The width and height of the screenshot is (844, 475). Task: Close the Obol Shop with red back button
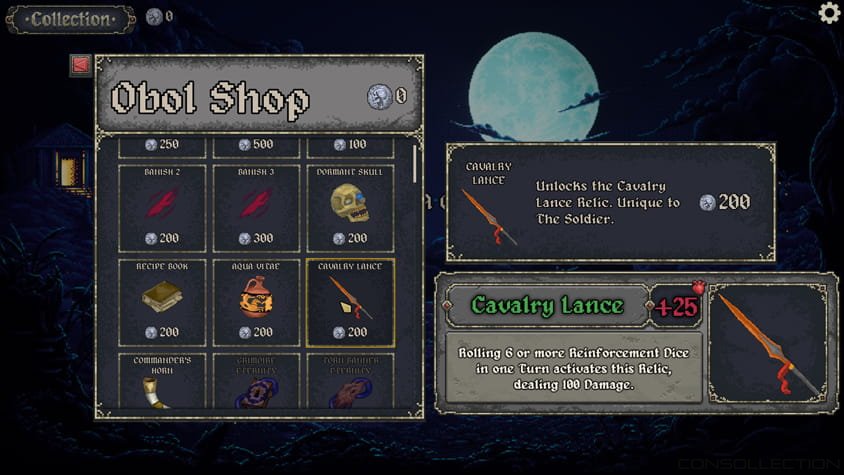[x=81, y=65]
